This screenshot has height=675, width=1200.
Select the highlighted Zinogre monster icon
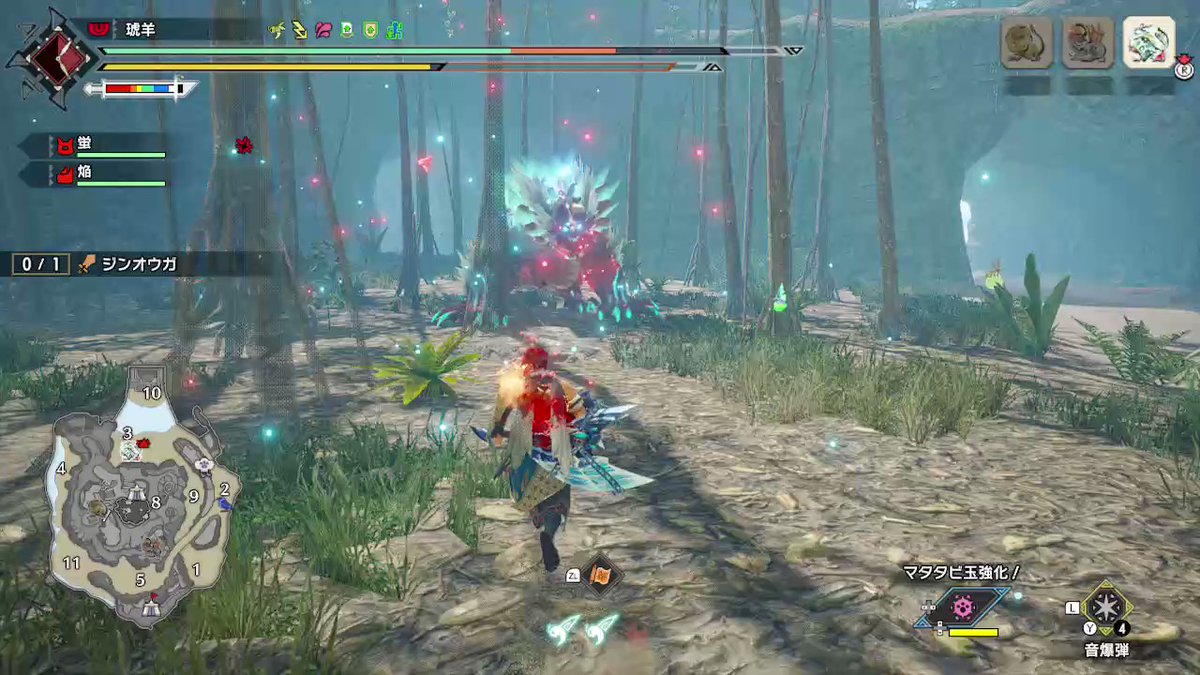point(1148,43)
